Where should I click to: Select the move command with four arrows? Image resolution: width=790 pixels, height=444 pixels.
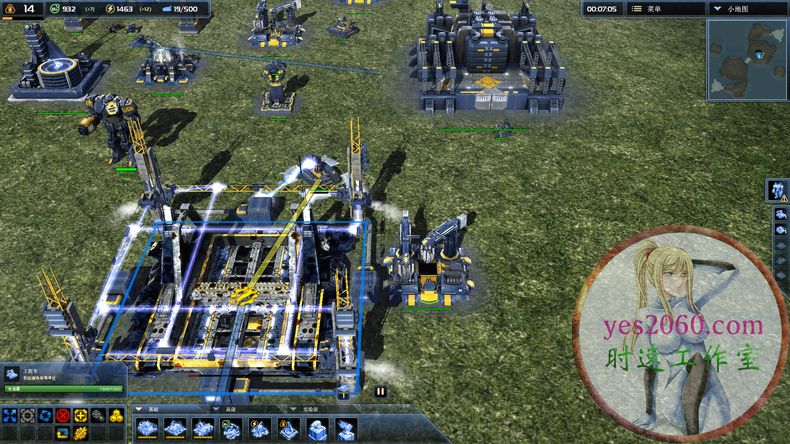pos(10,415)
